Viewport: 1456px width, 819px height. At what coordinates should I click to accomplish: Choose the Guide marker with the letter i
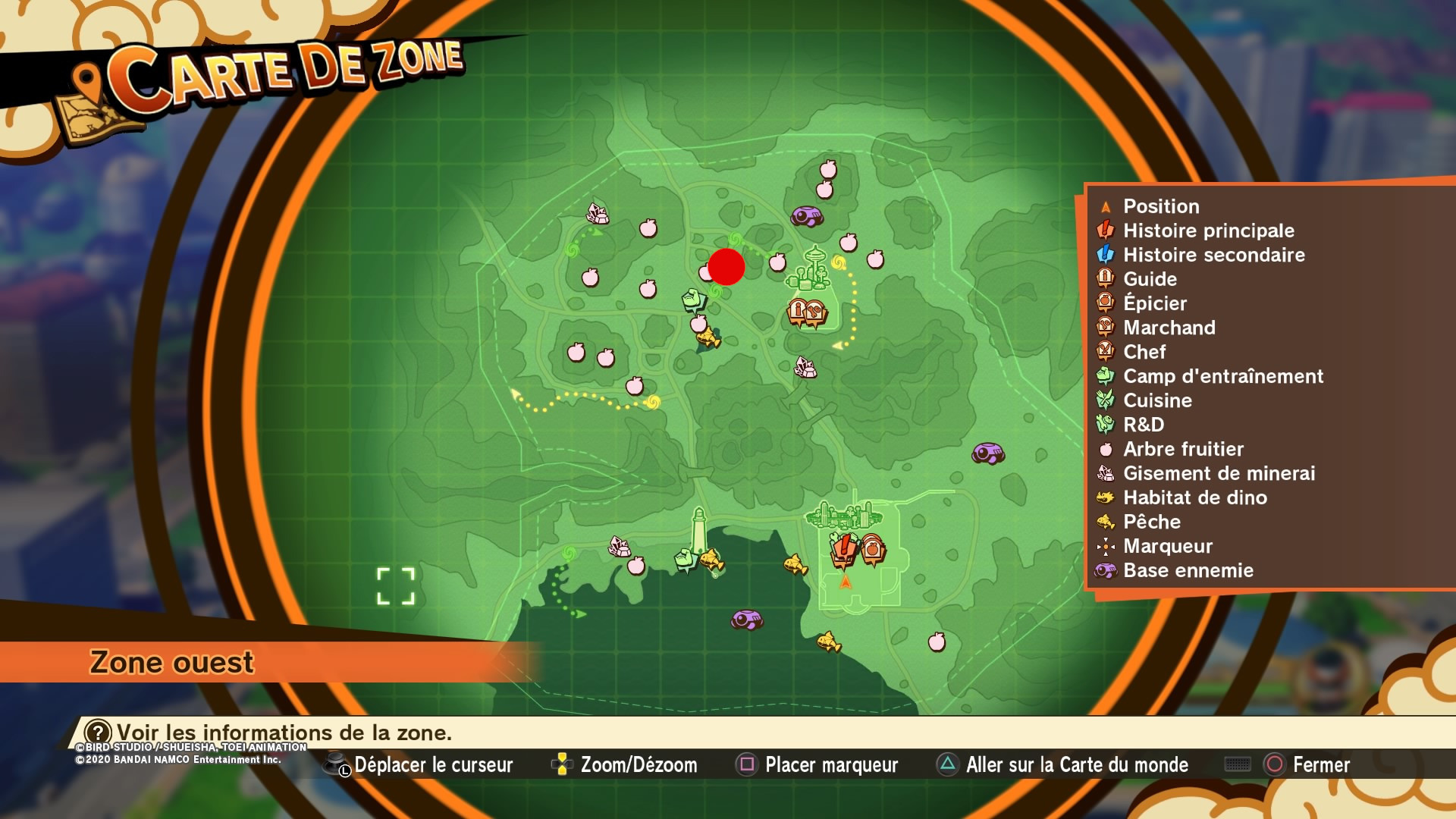pyautogui.click(x=797, y=311)
